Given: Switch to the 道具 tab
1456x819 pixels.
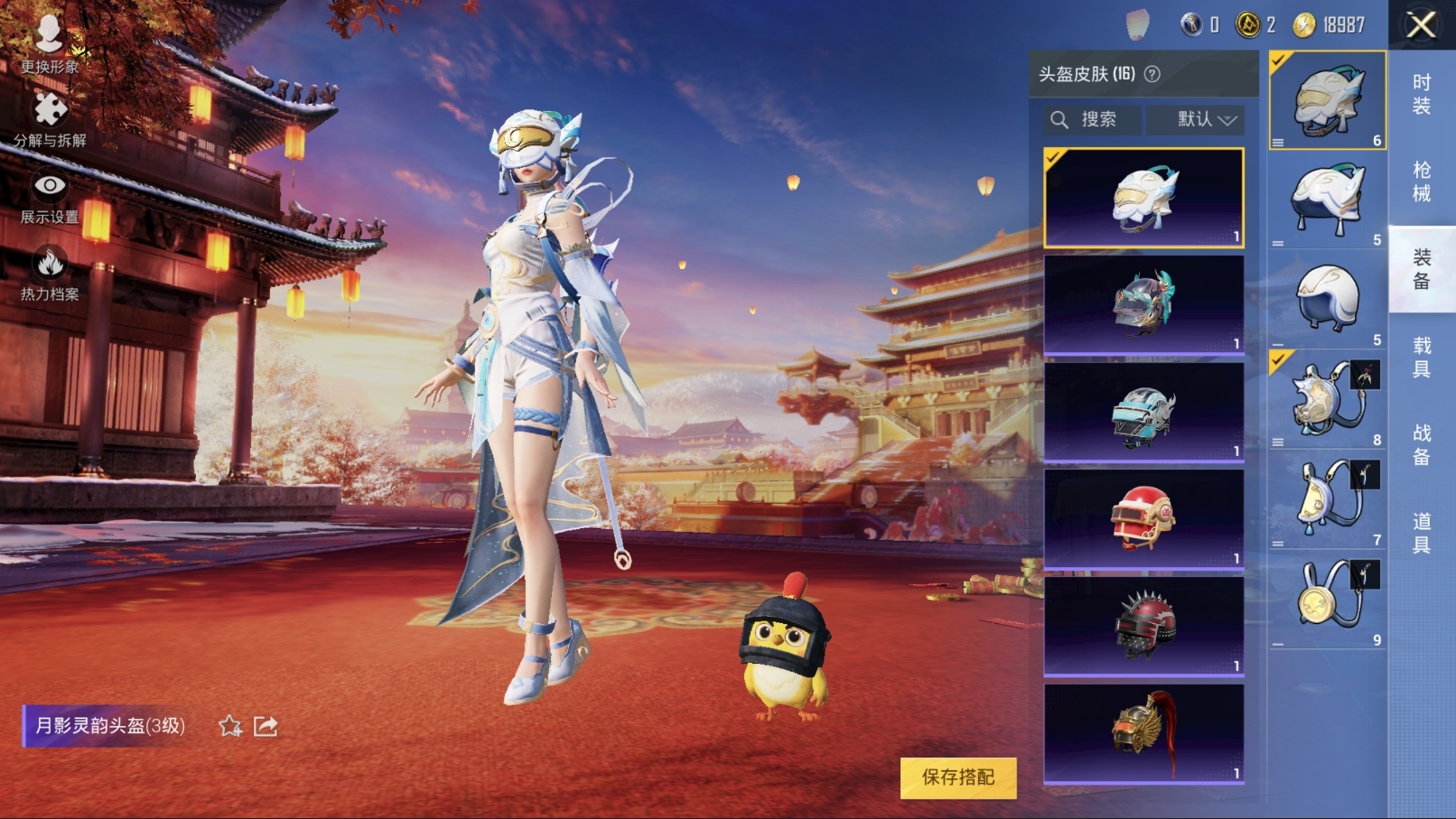Looking at the screenshot, I should coord(1421,533).
